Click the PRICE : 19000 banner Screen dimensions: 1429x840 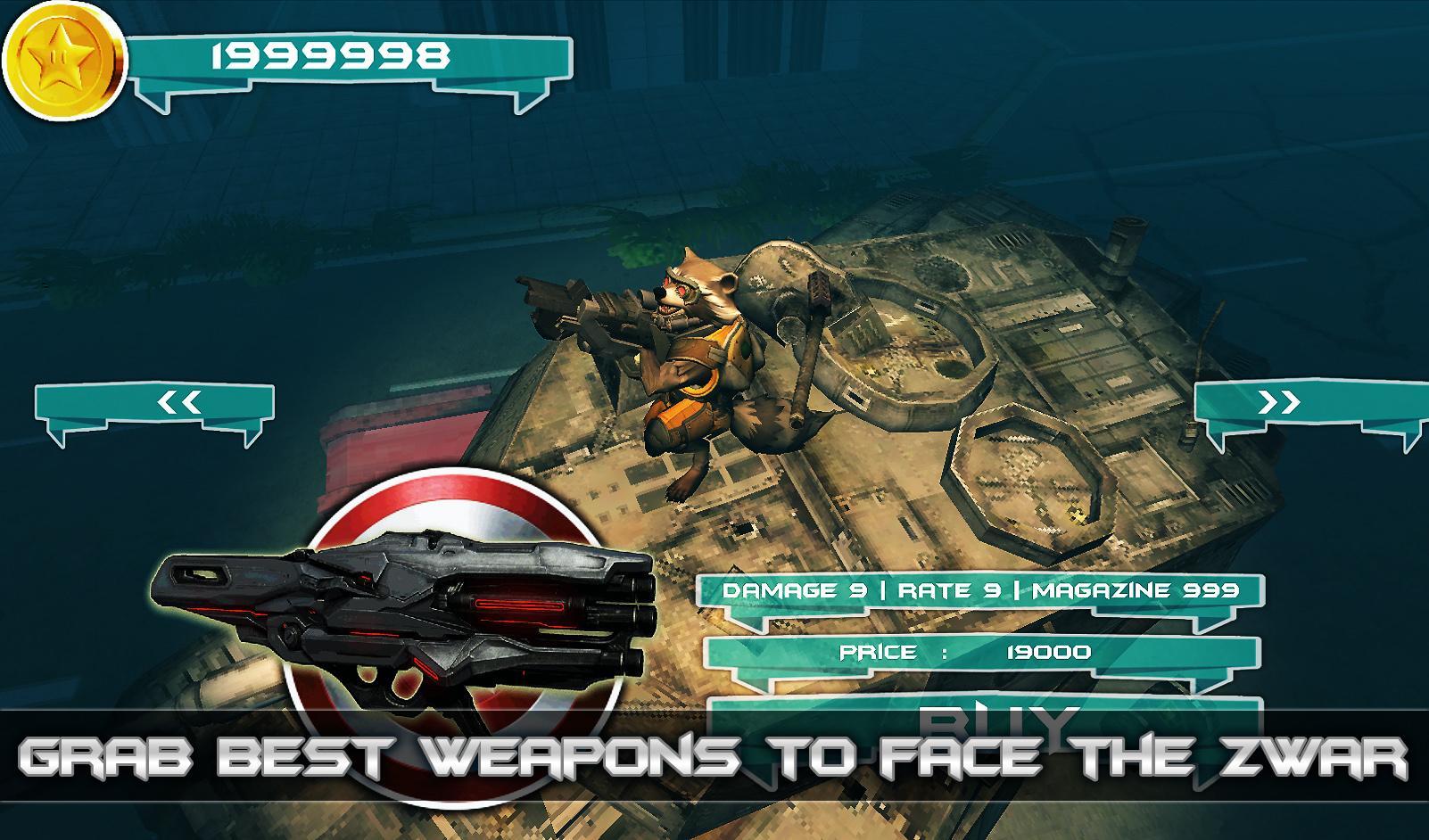pos(968,652)
